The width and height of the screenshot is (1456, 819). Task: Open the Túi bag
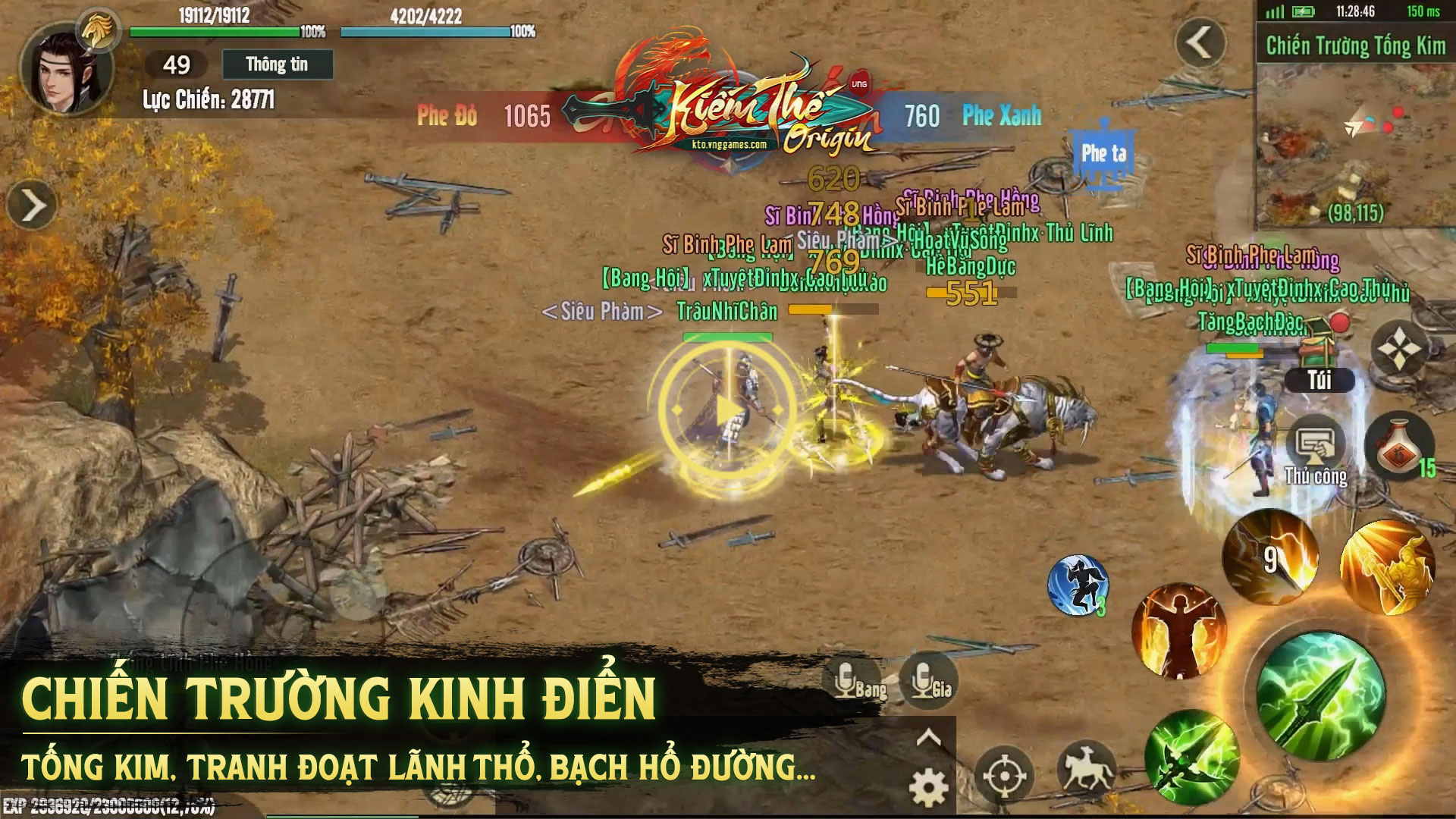point(1319,379)
